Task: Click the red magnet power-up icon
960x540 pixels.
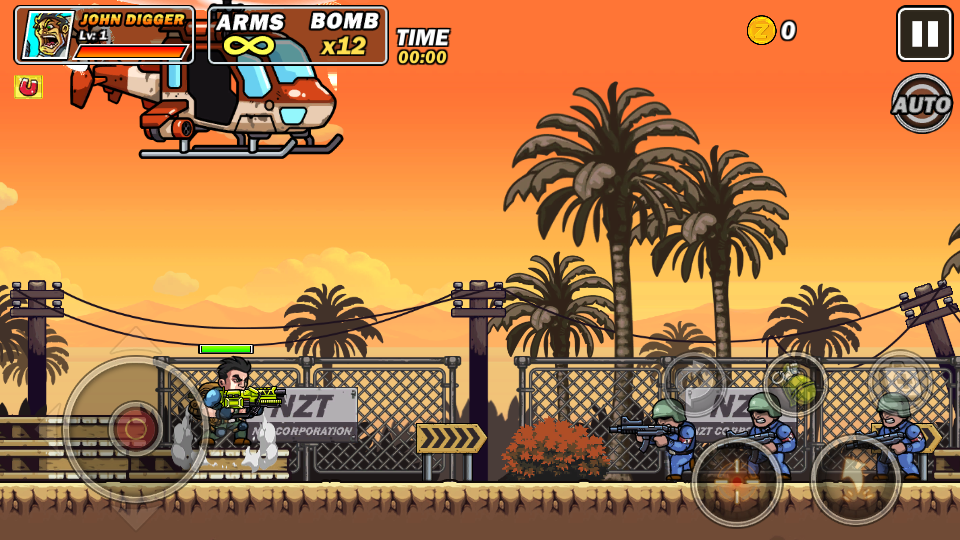Action: click(28, 87)
